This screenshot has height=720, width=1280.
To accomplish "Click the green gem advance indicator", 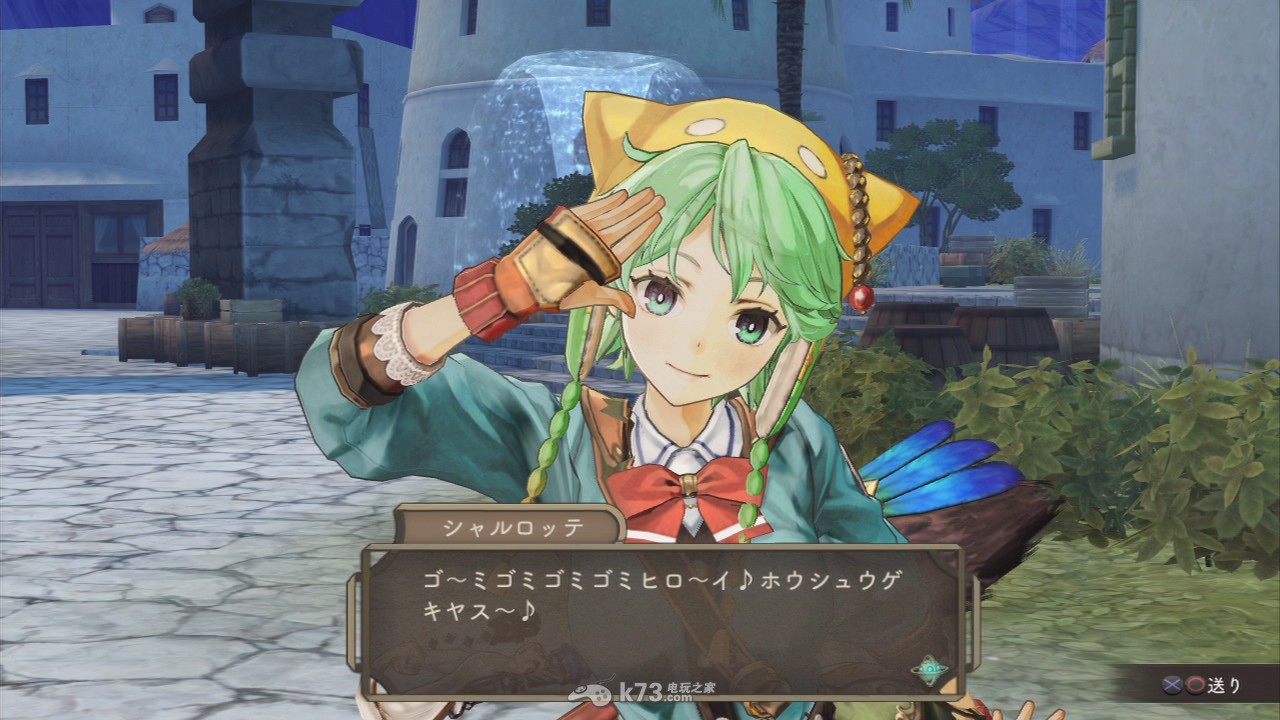I will (931, 668).
